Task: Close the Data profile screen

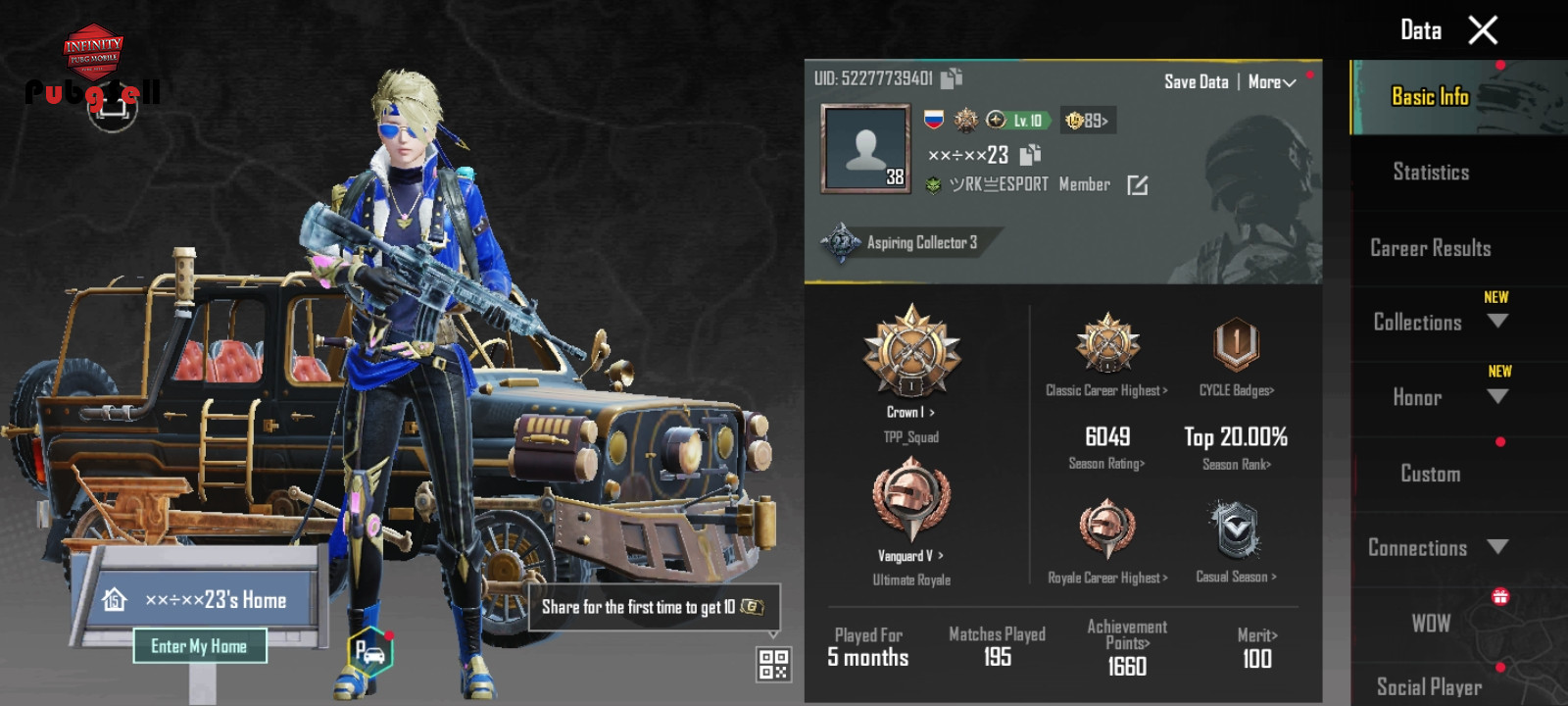Action: coord(1483,30)
